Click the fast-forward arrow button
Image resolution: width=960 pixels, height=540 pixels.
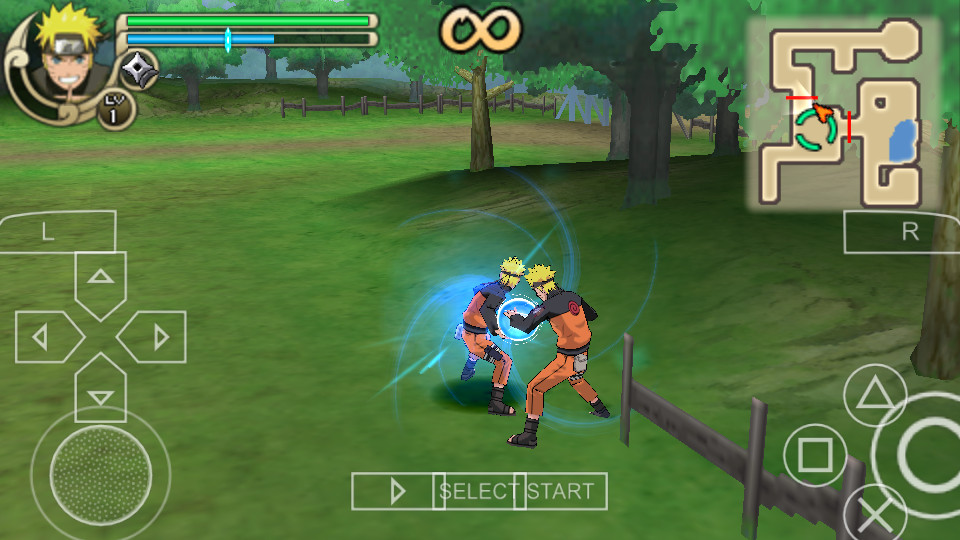coord(397,491)
